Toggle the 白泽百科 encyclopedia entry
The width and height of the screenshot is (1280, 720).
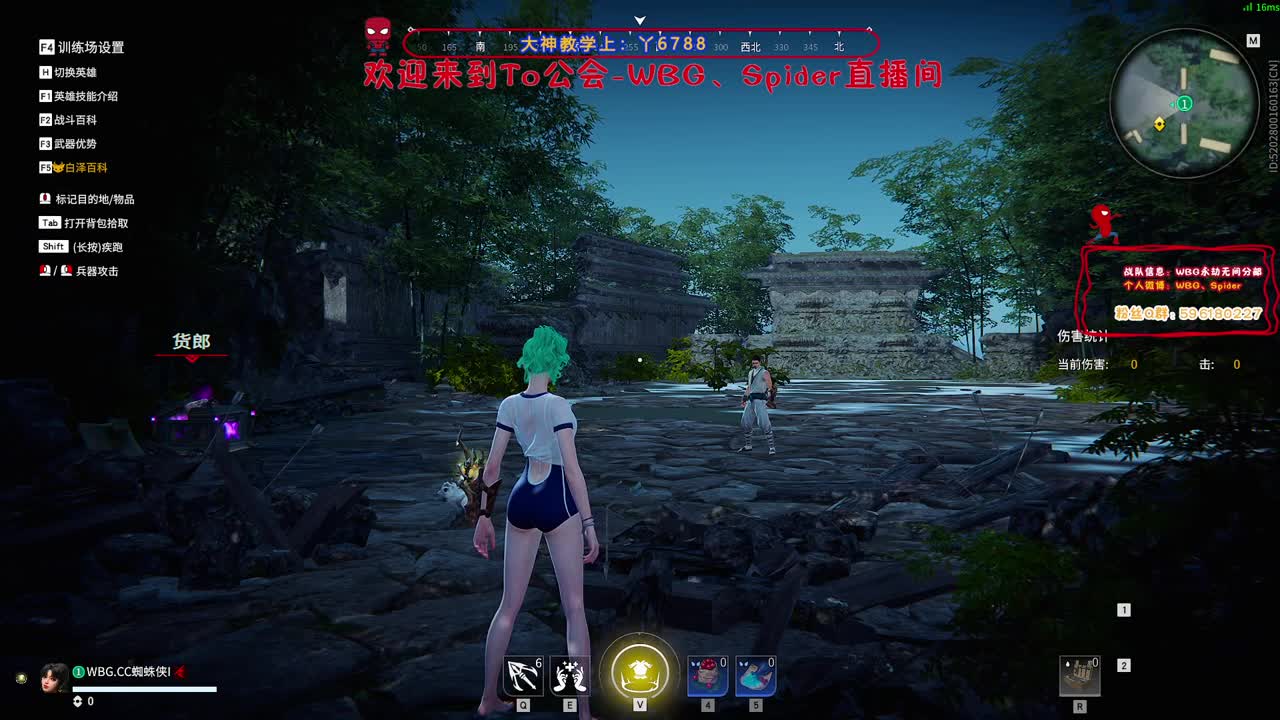75,167
